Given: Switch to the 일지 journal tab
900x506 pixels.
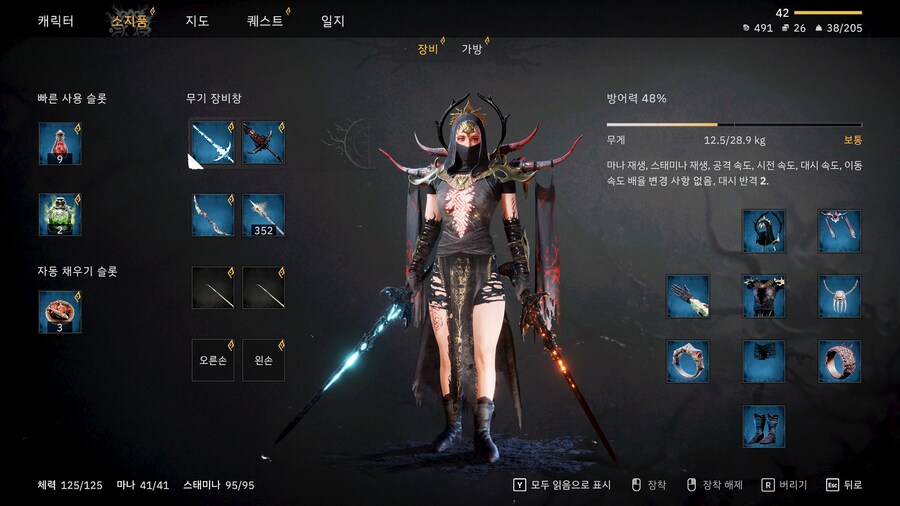Looking at the screenshot, I should [x=333, y=20].
